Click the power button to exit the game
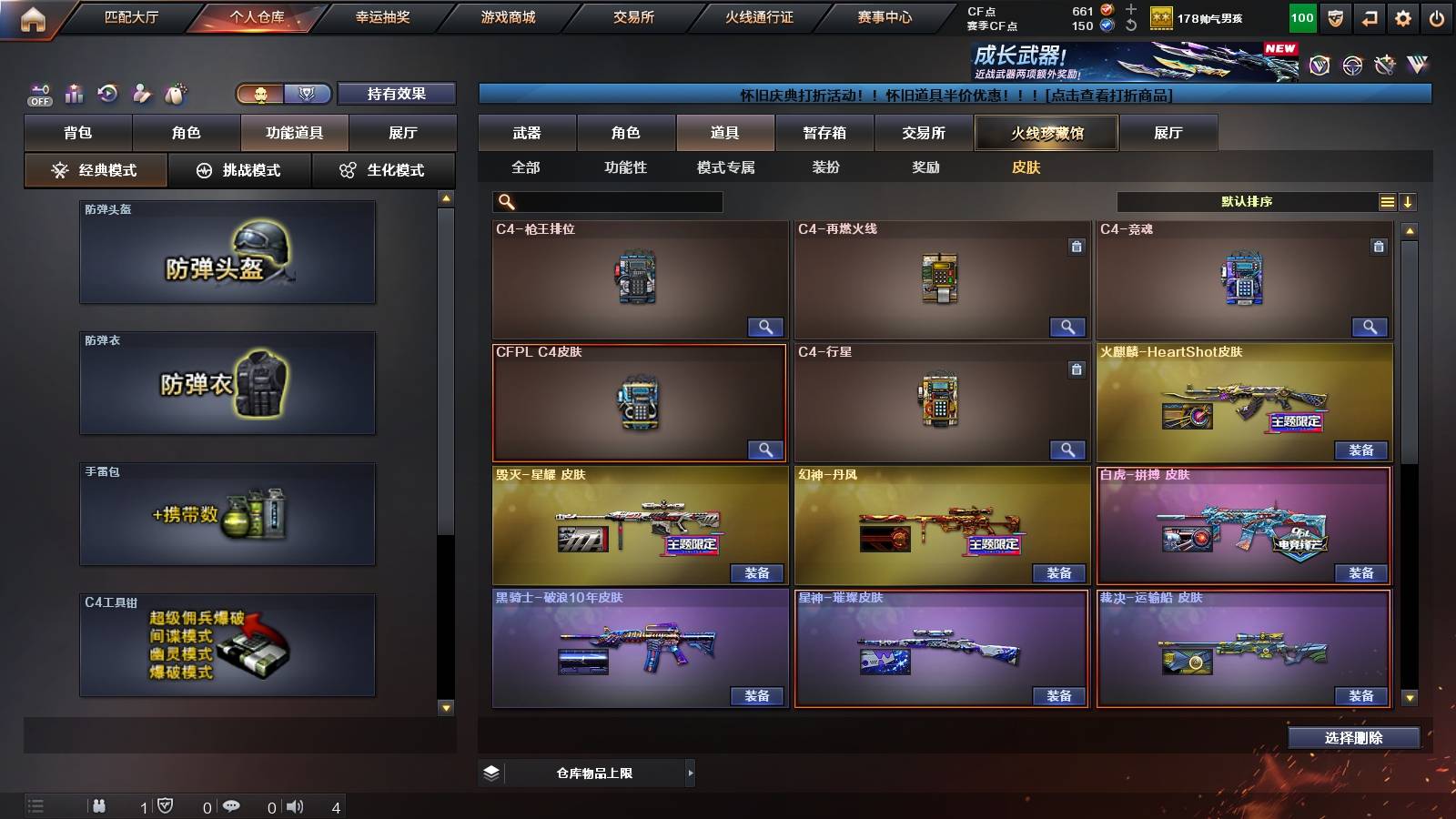Image resolution: width=1456 pixels, height=819 pixels. [x=1438, y=17]
